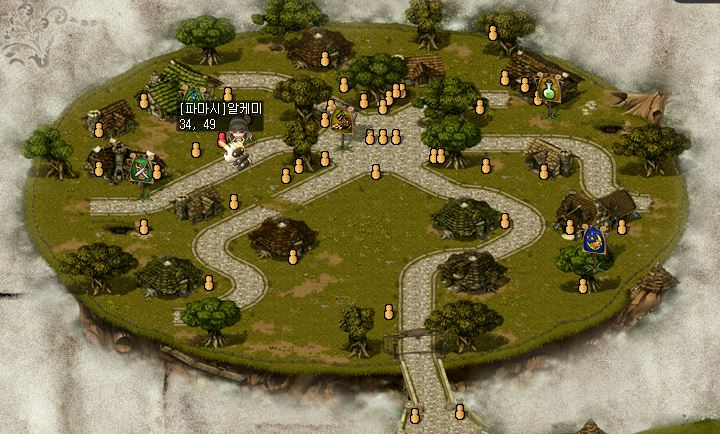Choose the blue crescent moon sign marker
The width and height of the screenshot is (720, 434).
[x=594, y=240]
